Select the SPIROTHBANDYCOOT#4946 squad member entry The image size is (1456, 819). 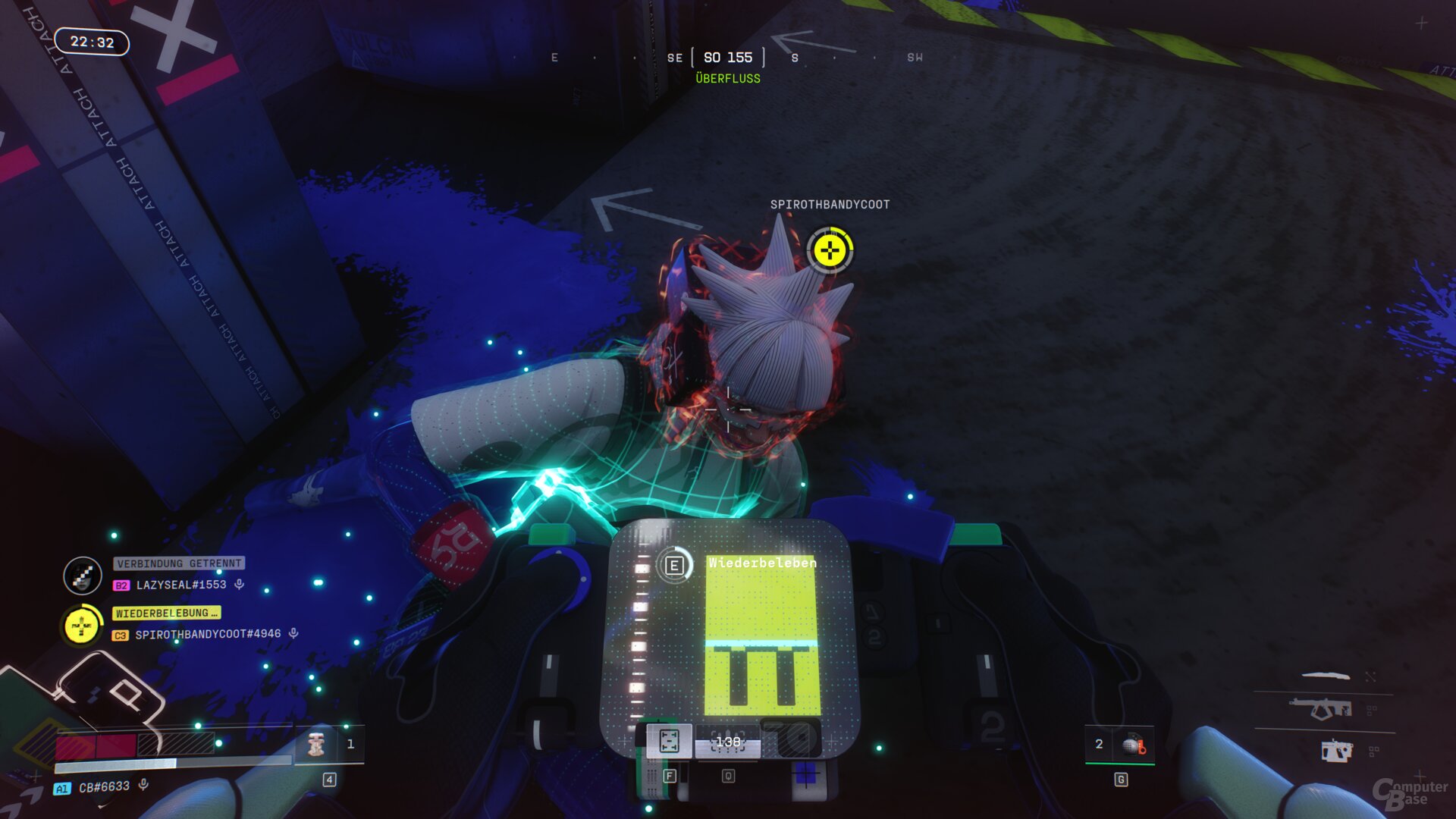pos(207,634)
